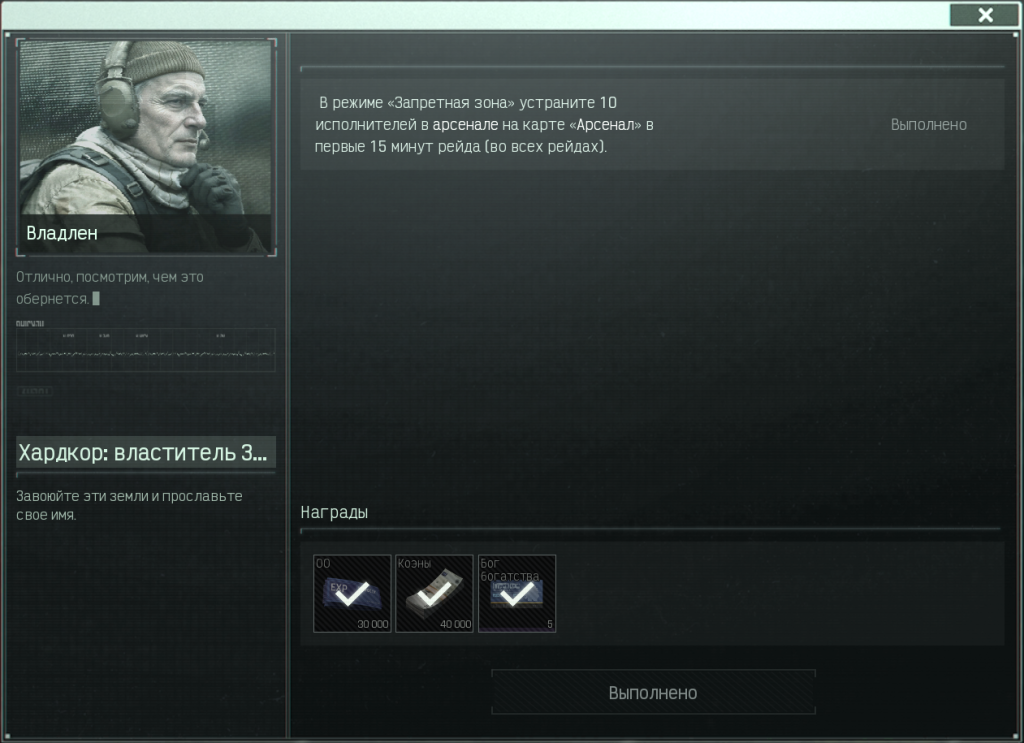Click the quest title Хардкор: властитель
1024x743 pixels.
[145, 453]
